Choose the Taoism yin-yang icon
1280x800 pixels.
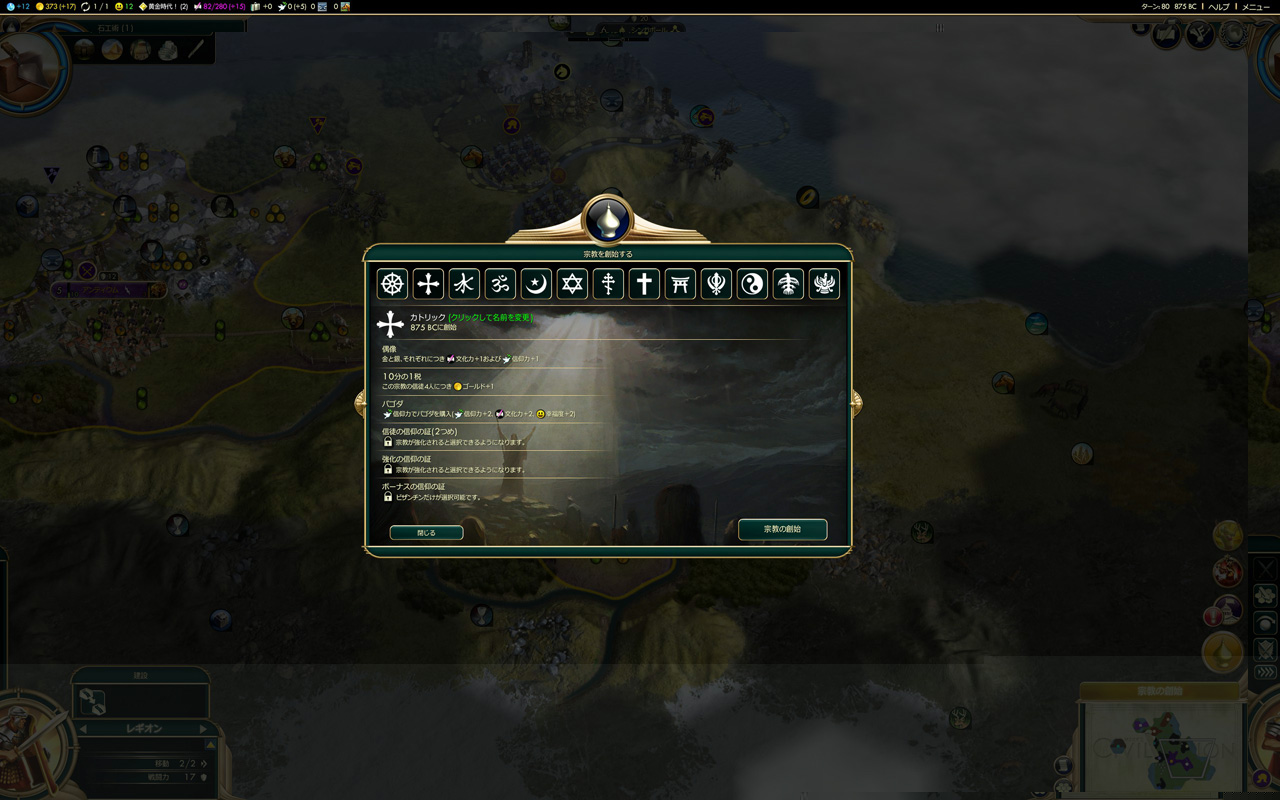click(x=752, y=284)
